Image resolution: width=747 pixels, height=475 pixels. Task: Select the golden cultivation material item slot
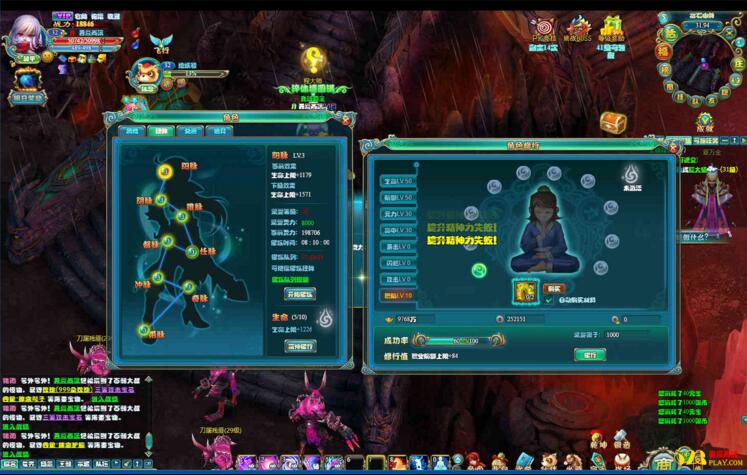tap(524, 291)
